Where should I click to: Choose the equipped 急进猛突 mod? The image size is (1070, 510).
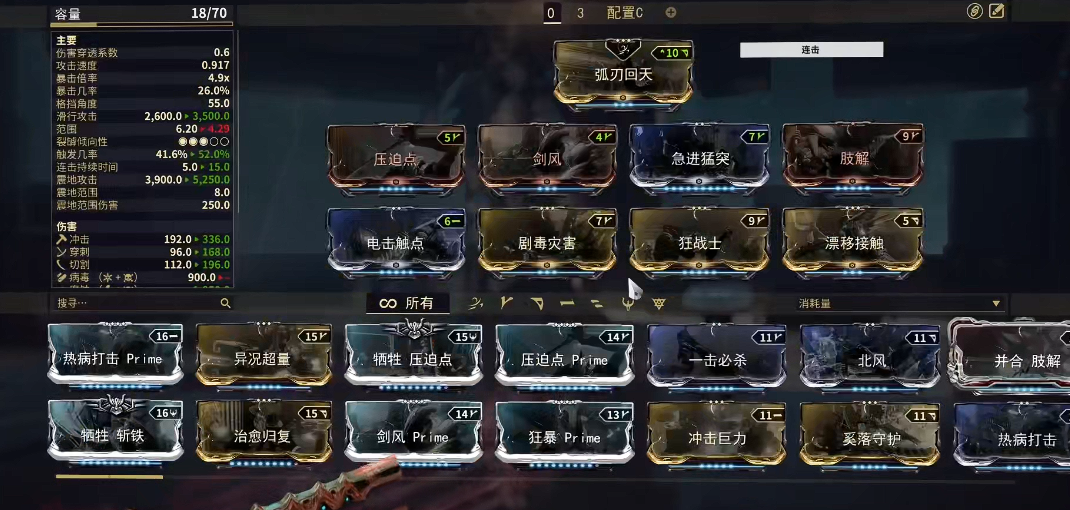699,156
